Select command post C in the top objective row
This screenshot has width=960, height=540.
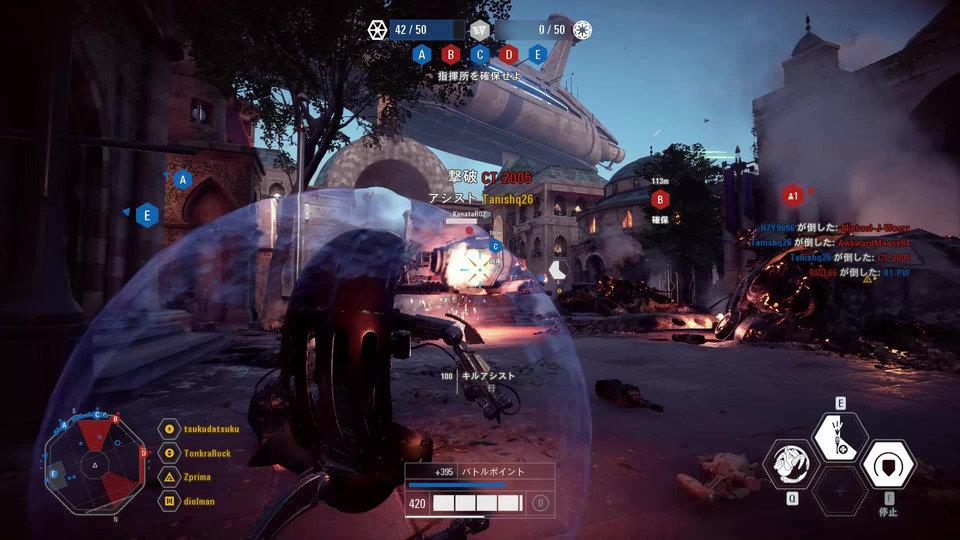(x=480, y=55)
